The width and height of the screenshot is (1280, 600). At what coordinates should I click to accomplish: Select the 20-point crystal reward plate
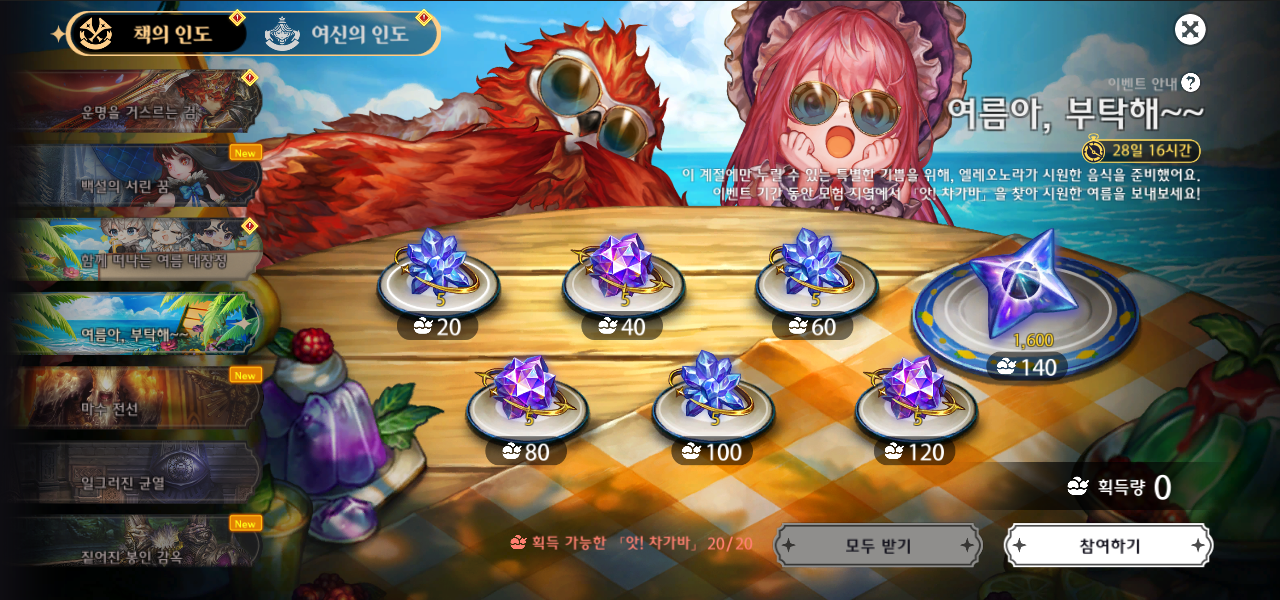pyautogui.click(x=438, y=277)
